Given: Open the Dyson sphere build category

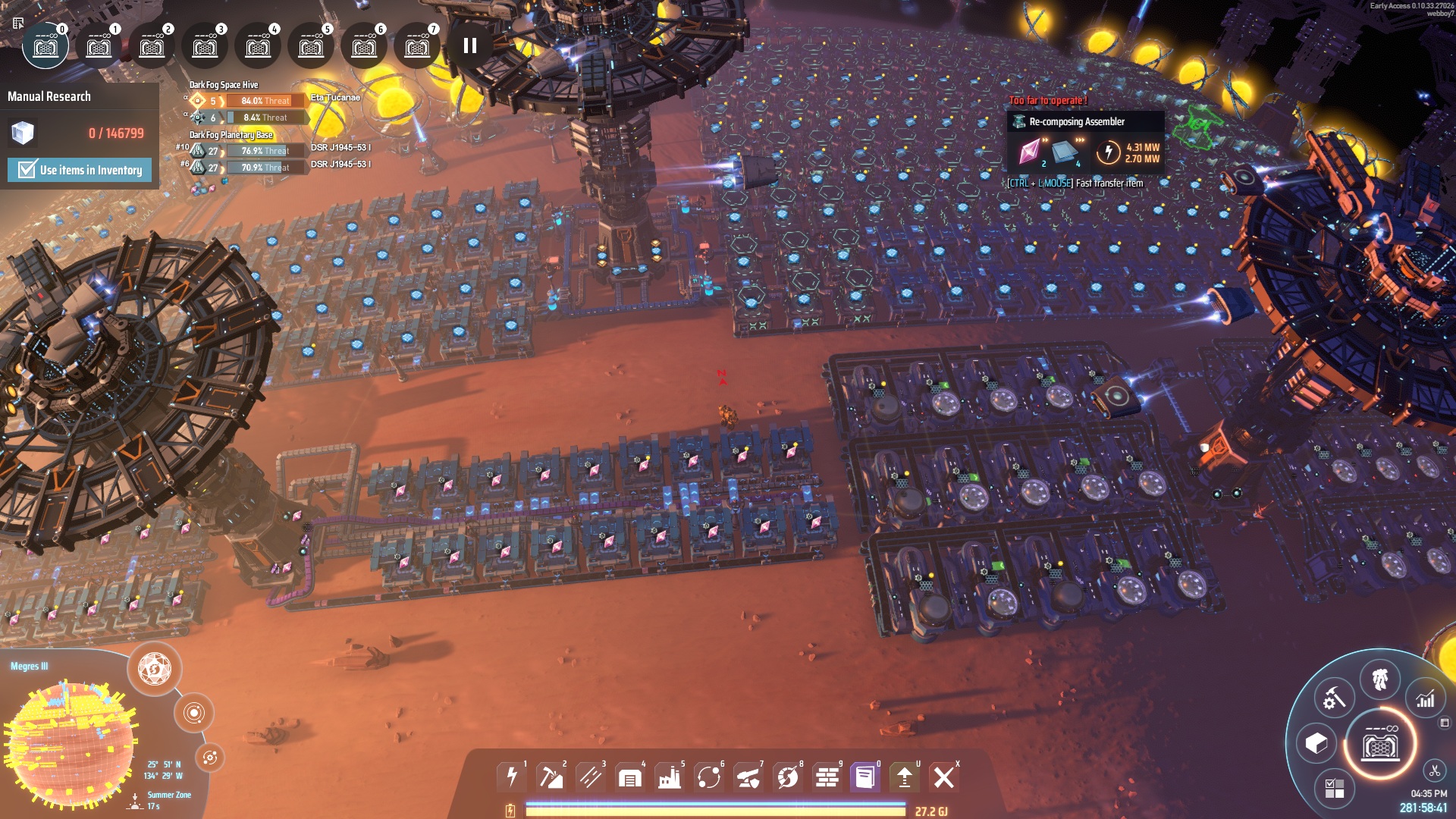Looking at the screenshot, I should [x=787, y=777].
